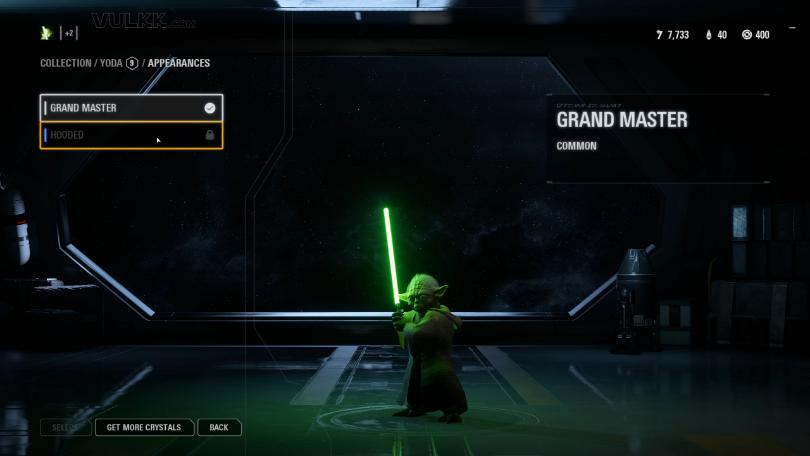Open the Get More Crystals store
Image resolution: width=810 pixels, height=456 pixels.
tap(144, 427)
